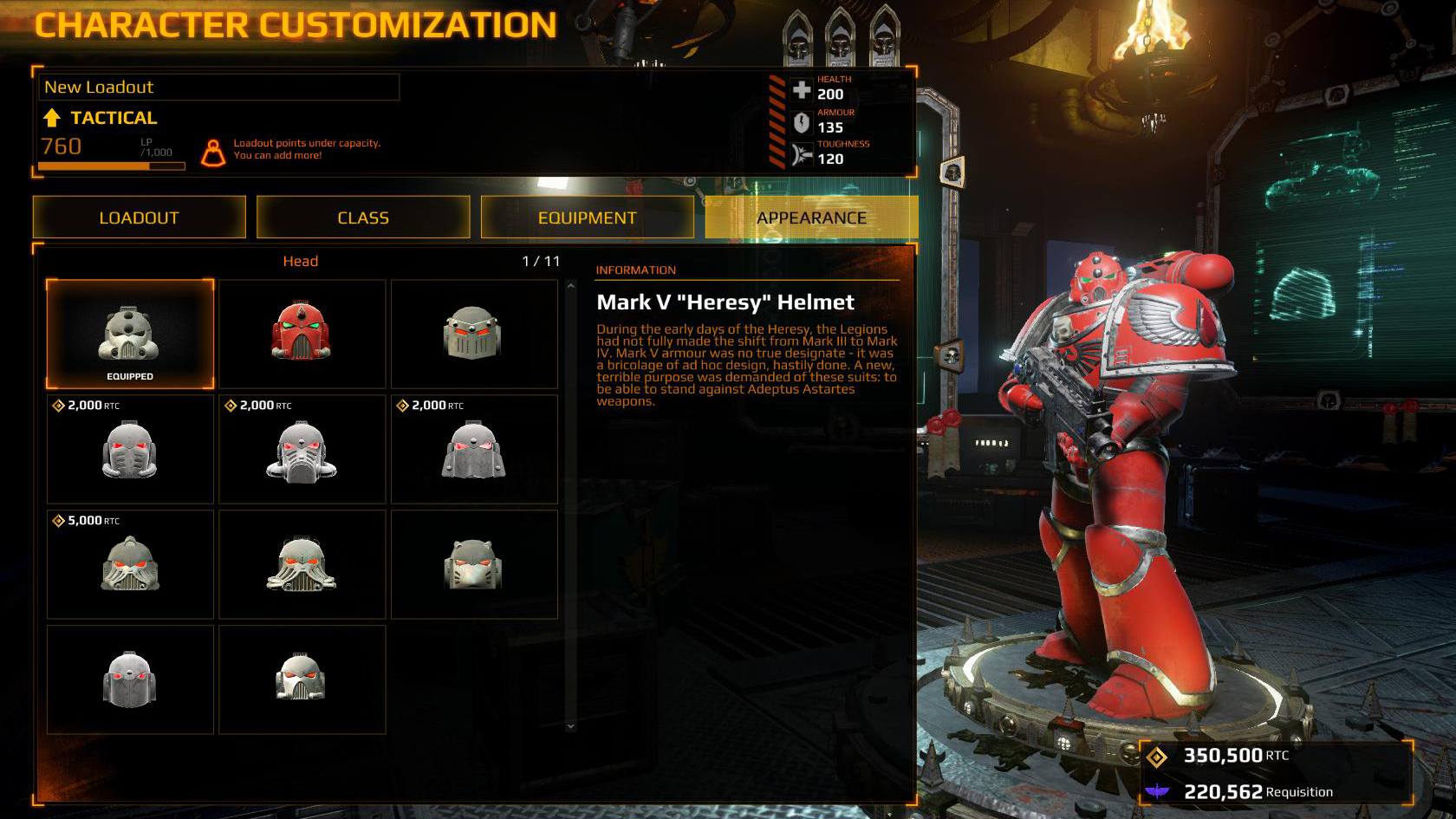Go to the EQUIPMENT tab

587,218
